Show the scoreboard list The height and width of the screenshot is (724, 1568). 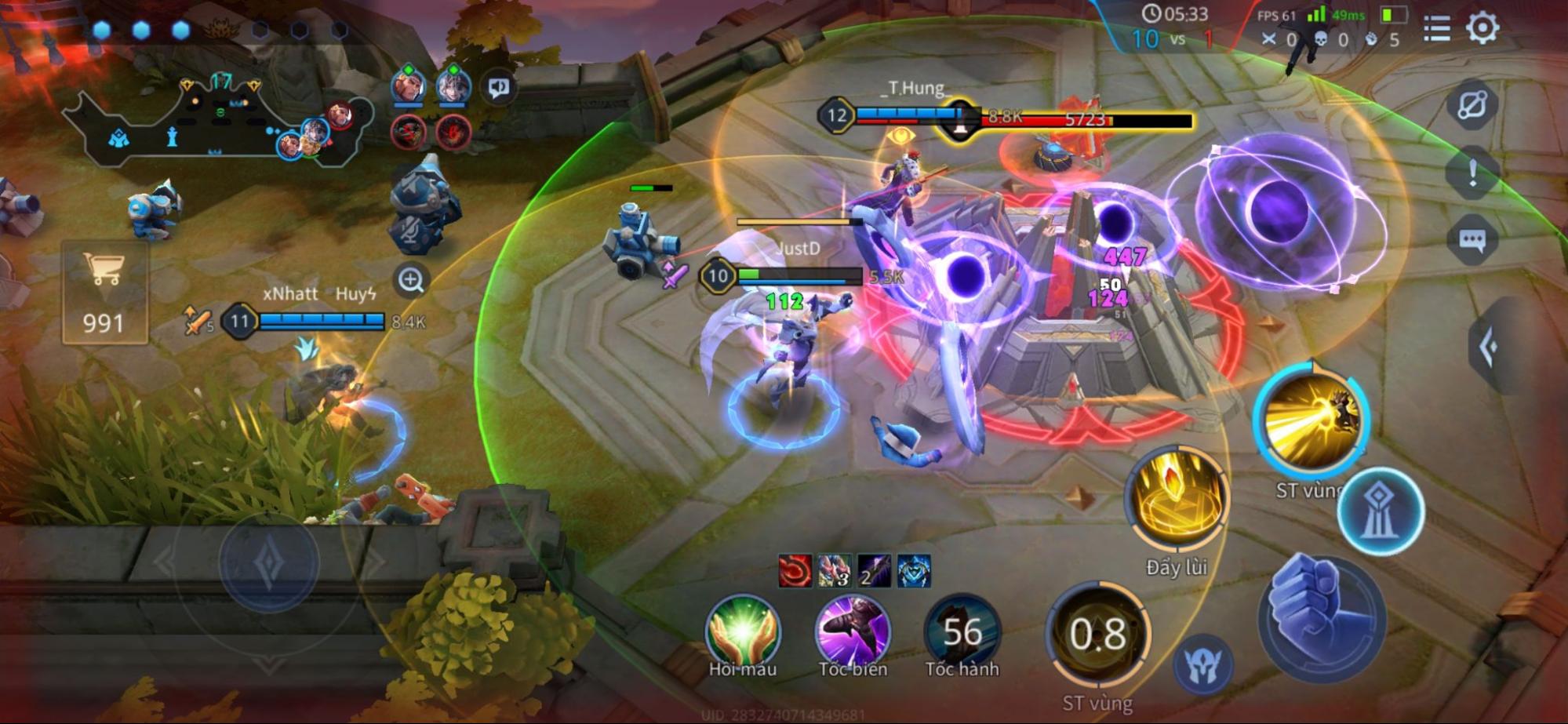pos(1436,28)
